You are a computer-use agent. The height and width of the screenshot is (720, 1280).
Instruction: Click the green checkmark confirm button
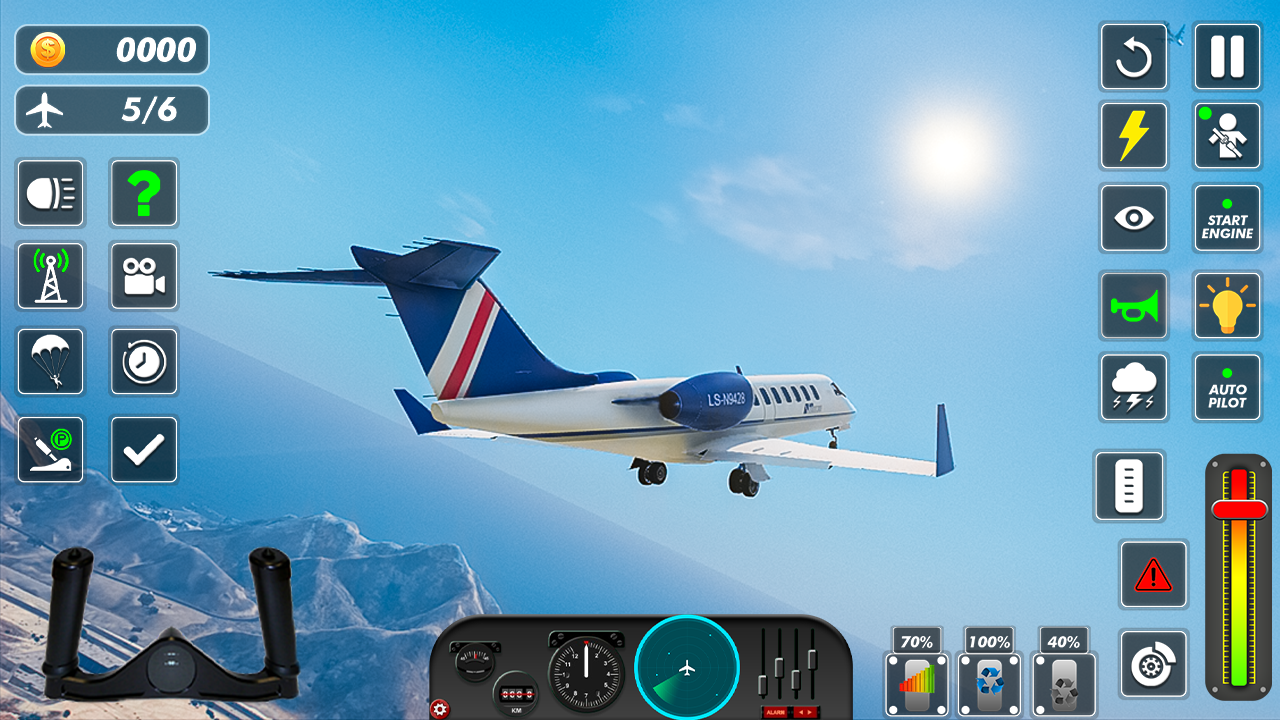144,448
